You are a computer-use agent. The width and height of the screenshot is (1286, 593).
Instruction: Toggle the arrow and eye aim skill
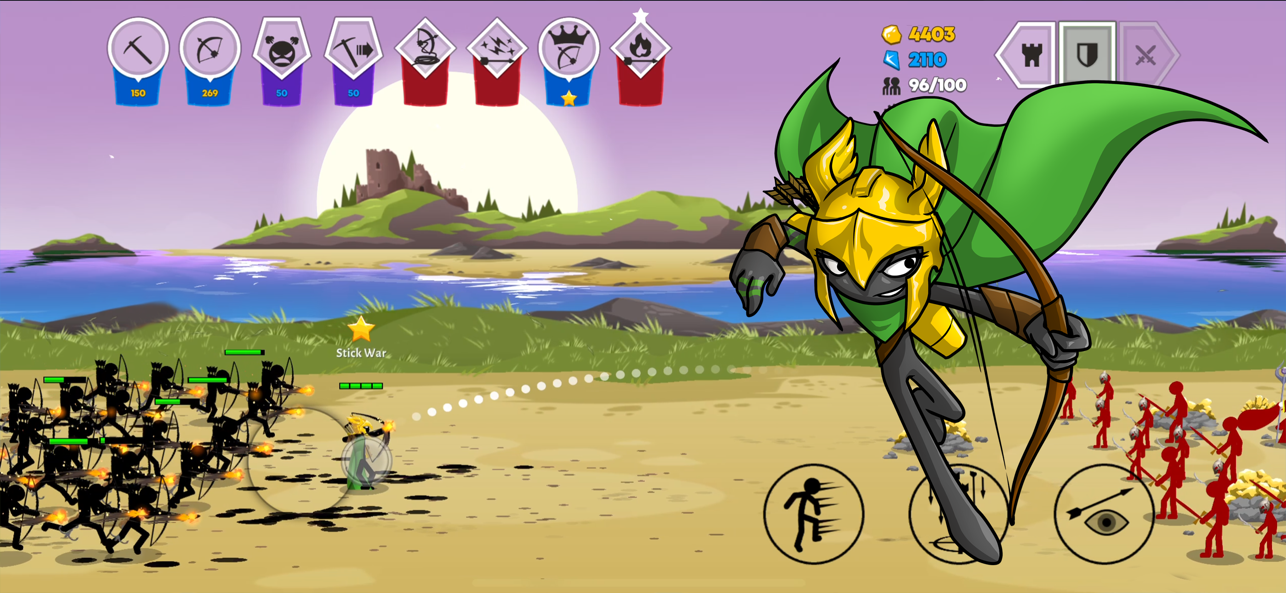click(x=1104, y=513)
